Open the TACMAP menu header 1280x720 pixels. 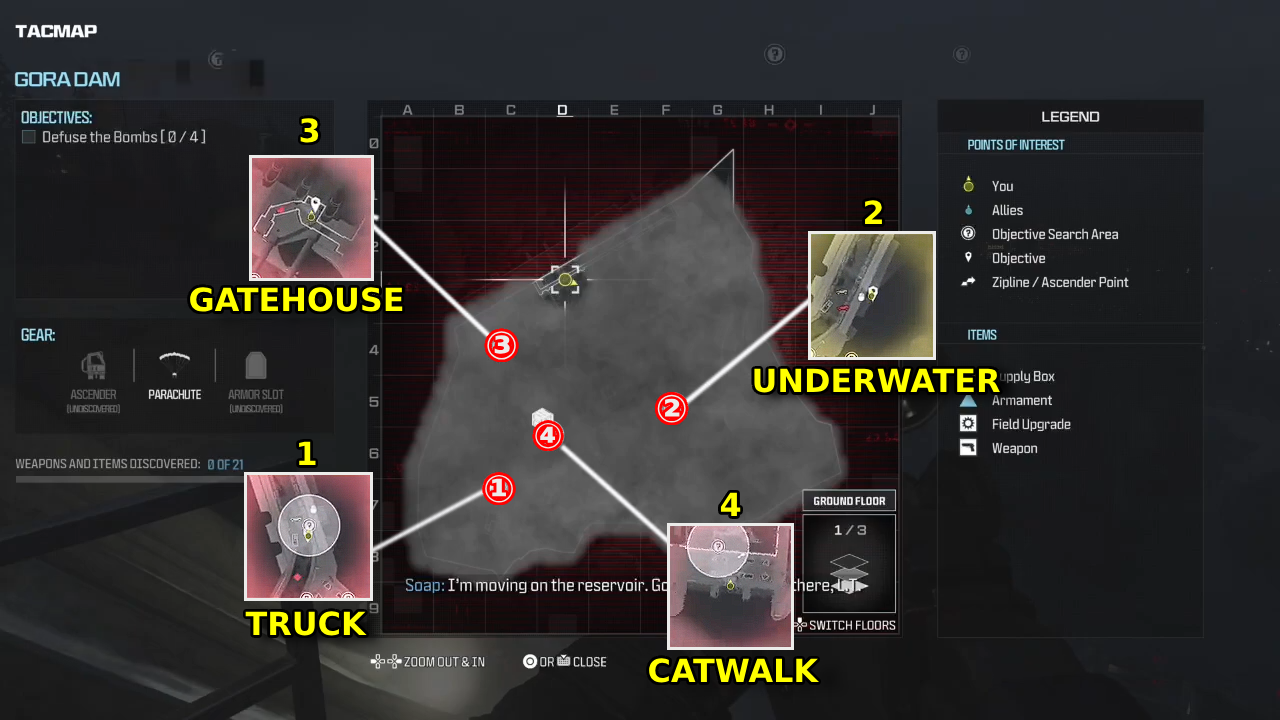click(x=55, y=30)
